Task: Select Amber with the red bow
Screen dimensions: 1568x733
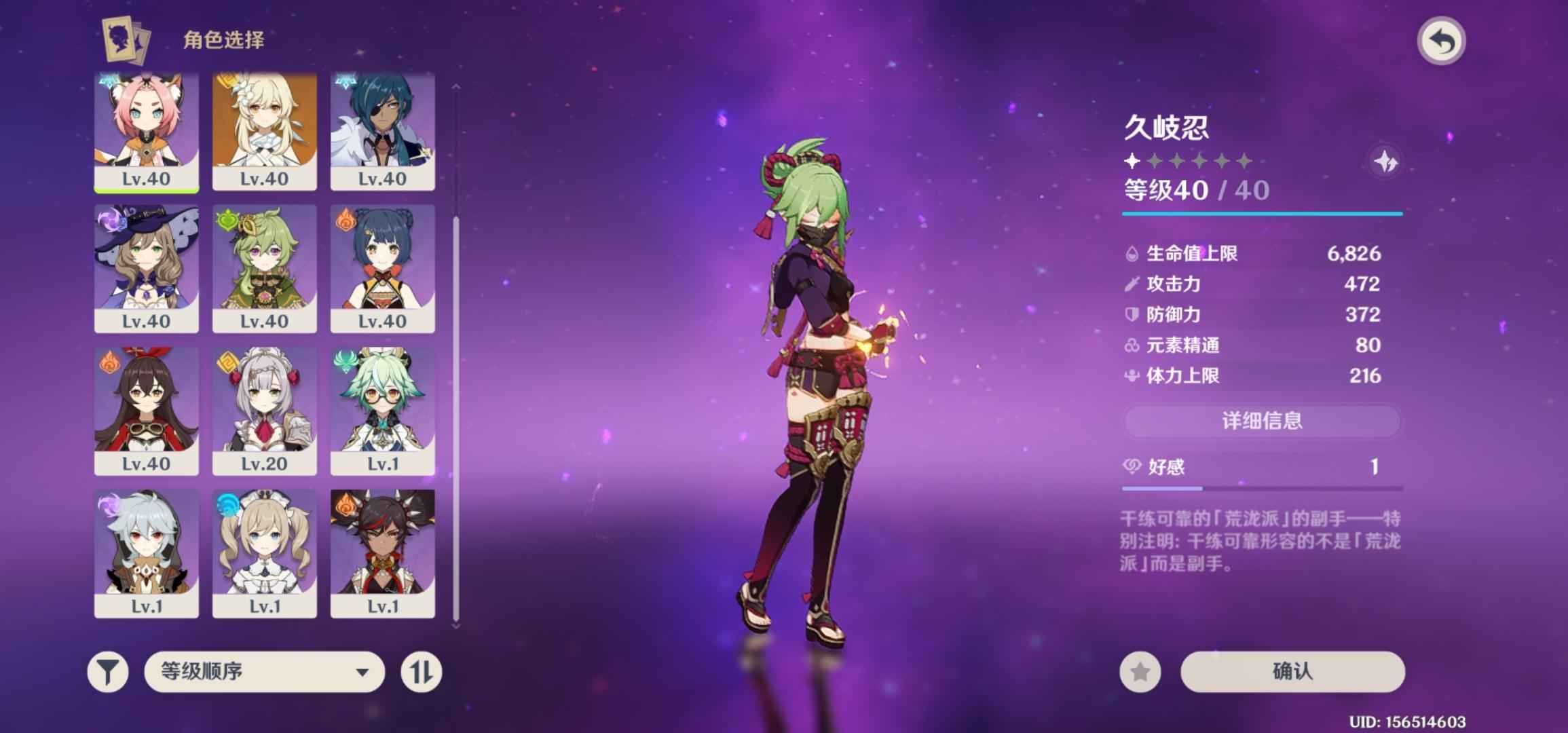Action: pyautogui.click(x=147, y=411)
